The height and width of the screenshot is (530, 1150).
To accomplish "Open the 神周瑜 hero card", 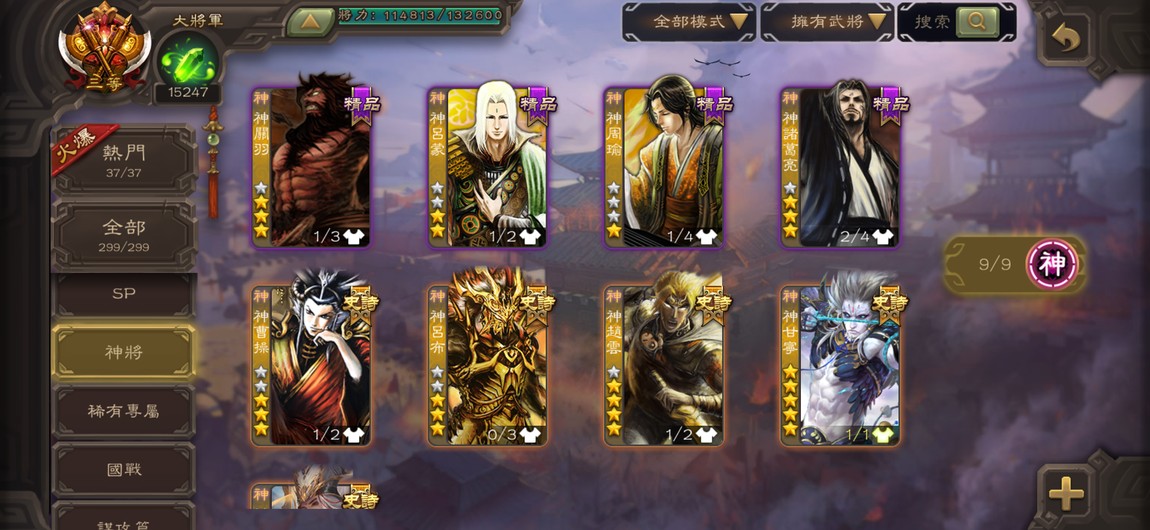I will (664, 167).
